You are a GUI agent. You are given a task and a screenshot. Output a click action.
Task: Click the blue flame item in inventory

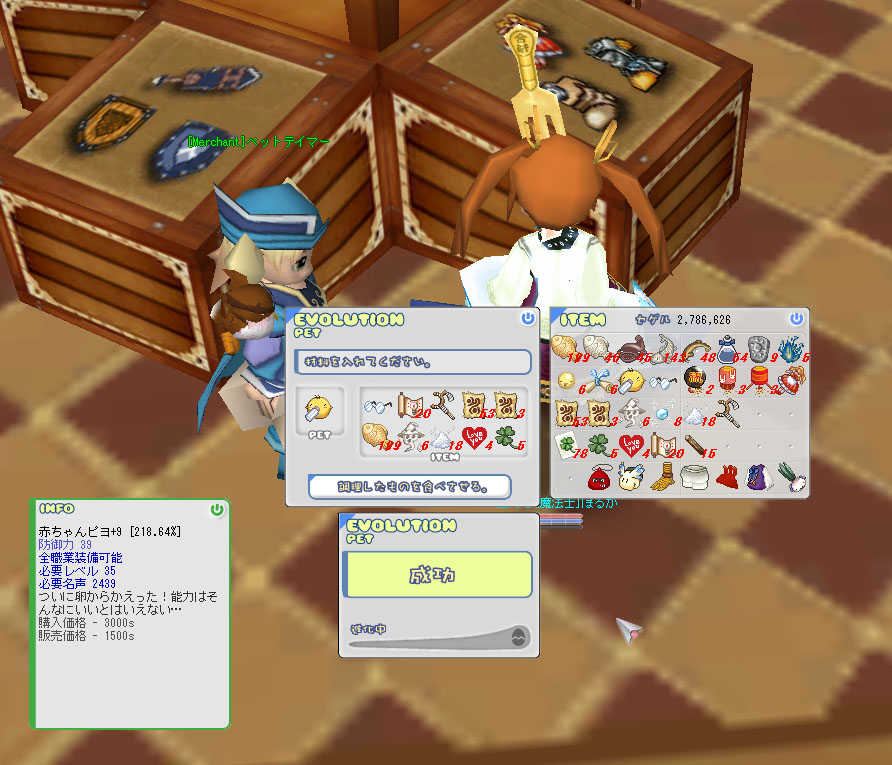[791, 347]
